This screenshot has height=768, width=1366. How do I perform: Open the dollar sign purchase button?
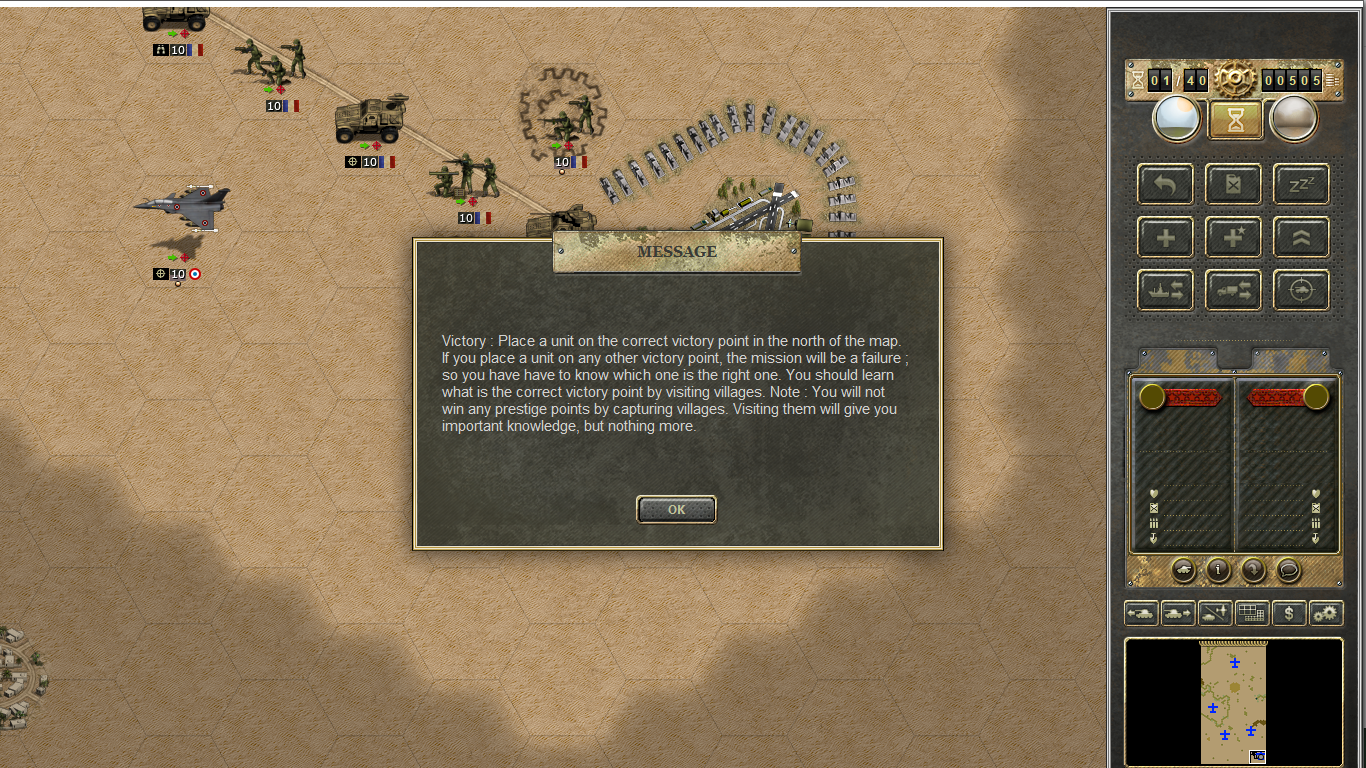point(1289,613)
